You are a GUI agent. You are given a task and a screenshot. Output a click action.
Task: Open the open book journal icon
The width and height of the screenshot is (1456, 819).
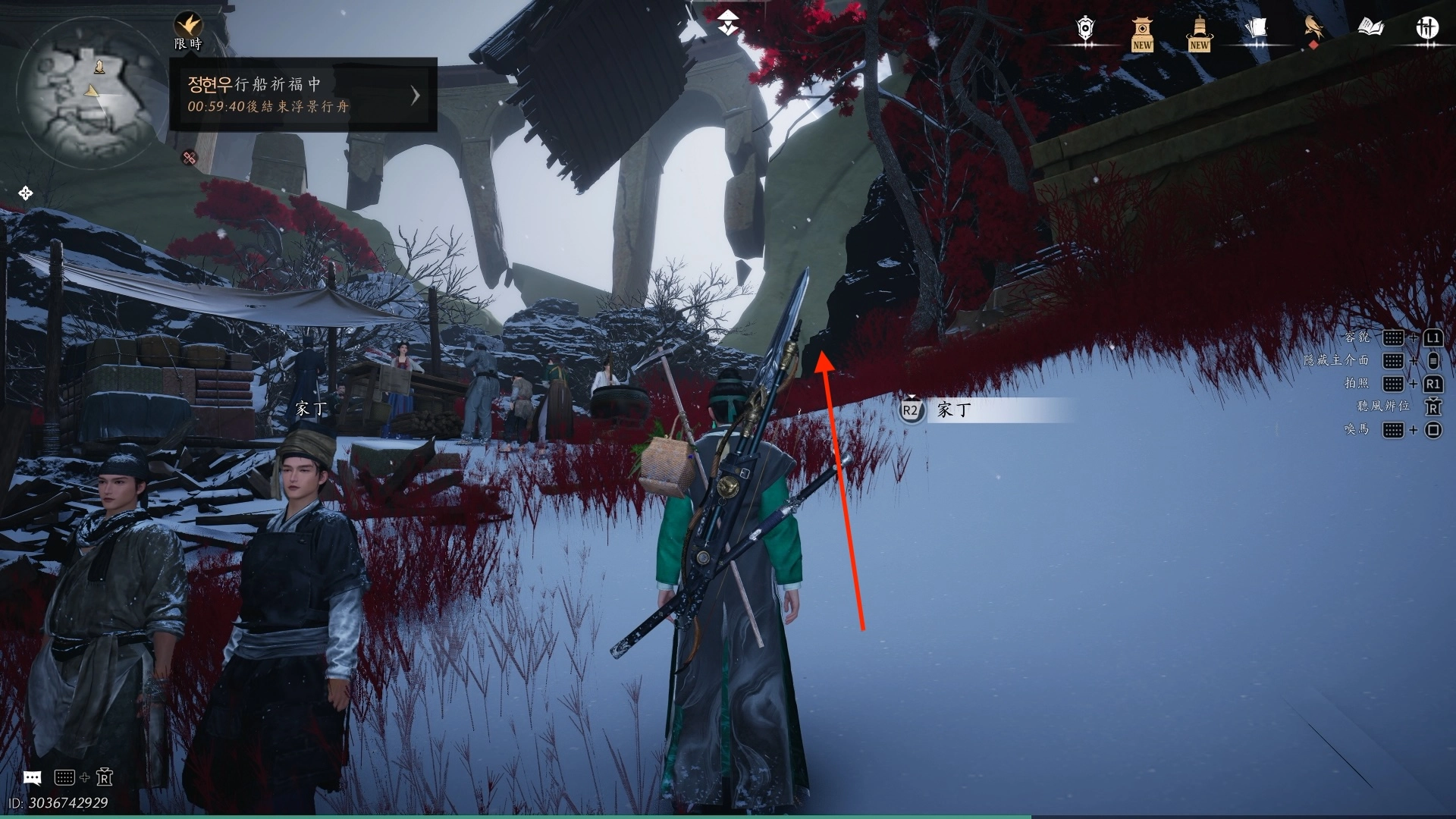tap(1370, 29)
